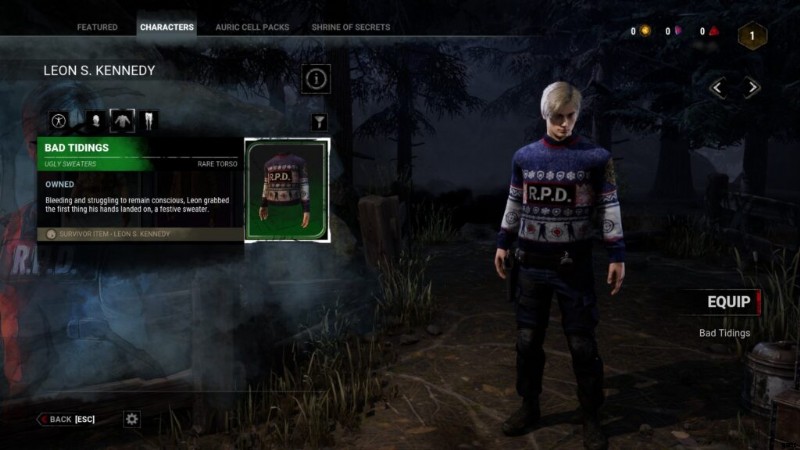Open the cosmetics filter funnel
This screenshot has height=450, width=800.
pos(319,122)
